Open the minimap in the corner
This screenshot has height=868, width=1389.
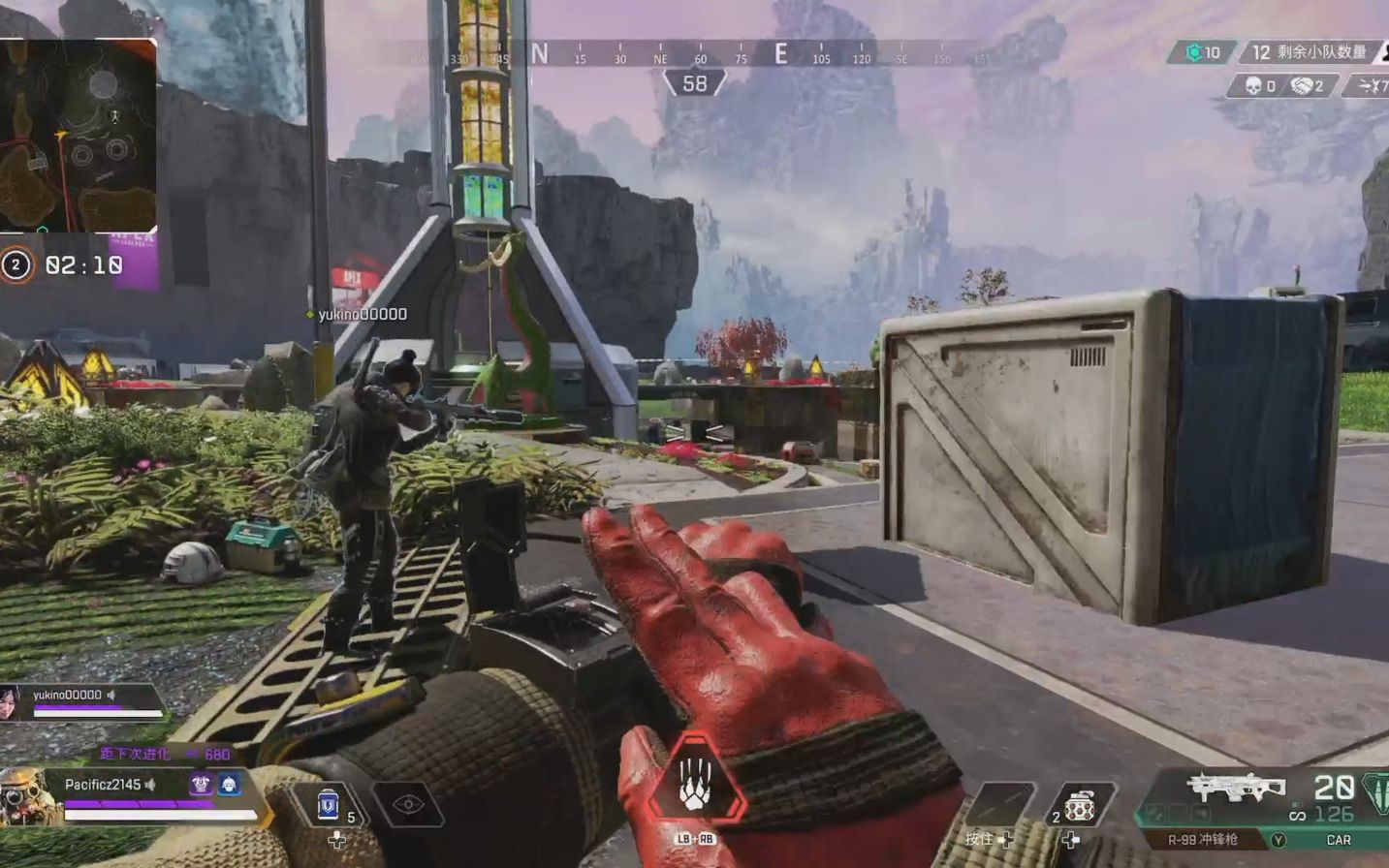[x=78, y=136]
